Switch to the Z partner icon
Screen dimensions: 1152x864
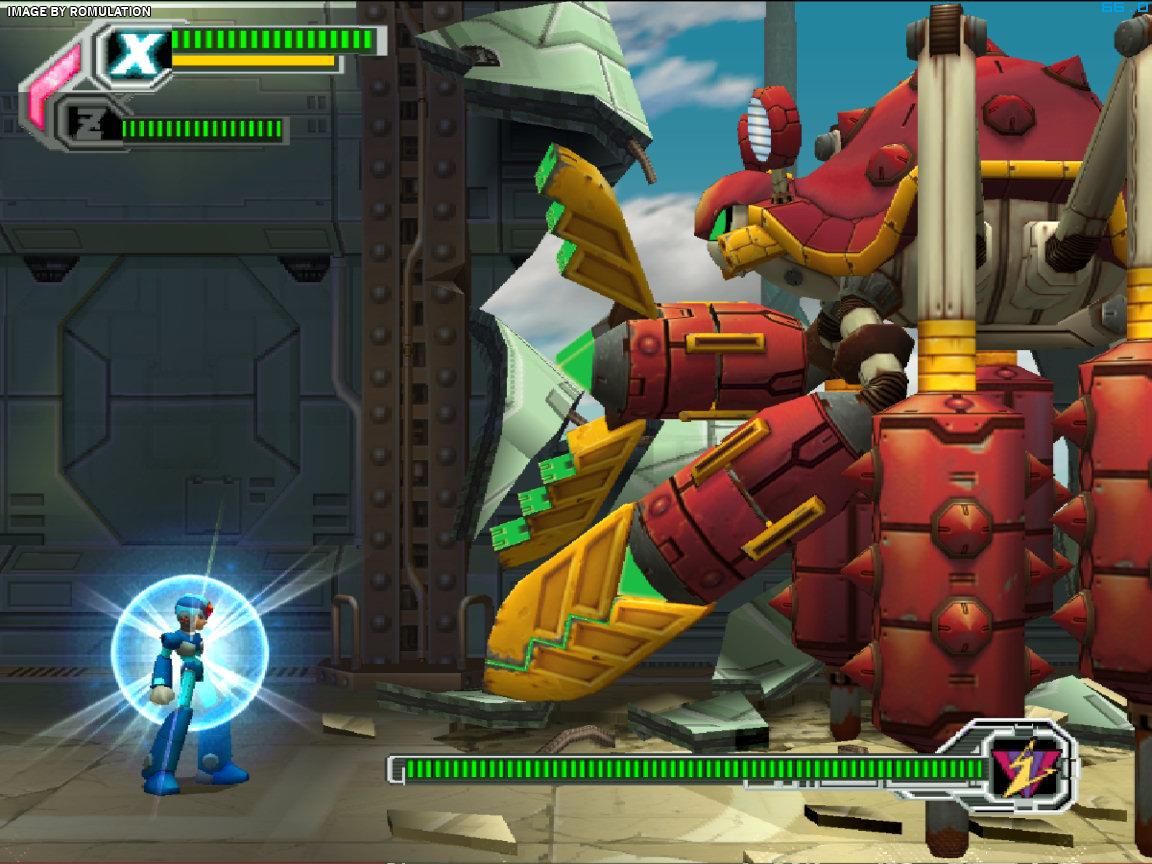click(89, 125)
